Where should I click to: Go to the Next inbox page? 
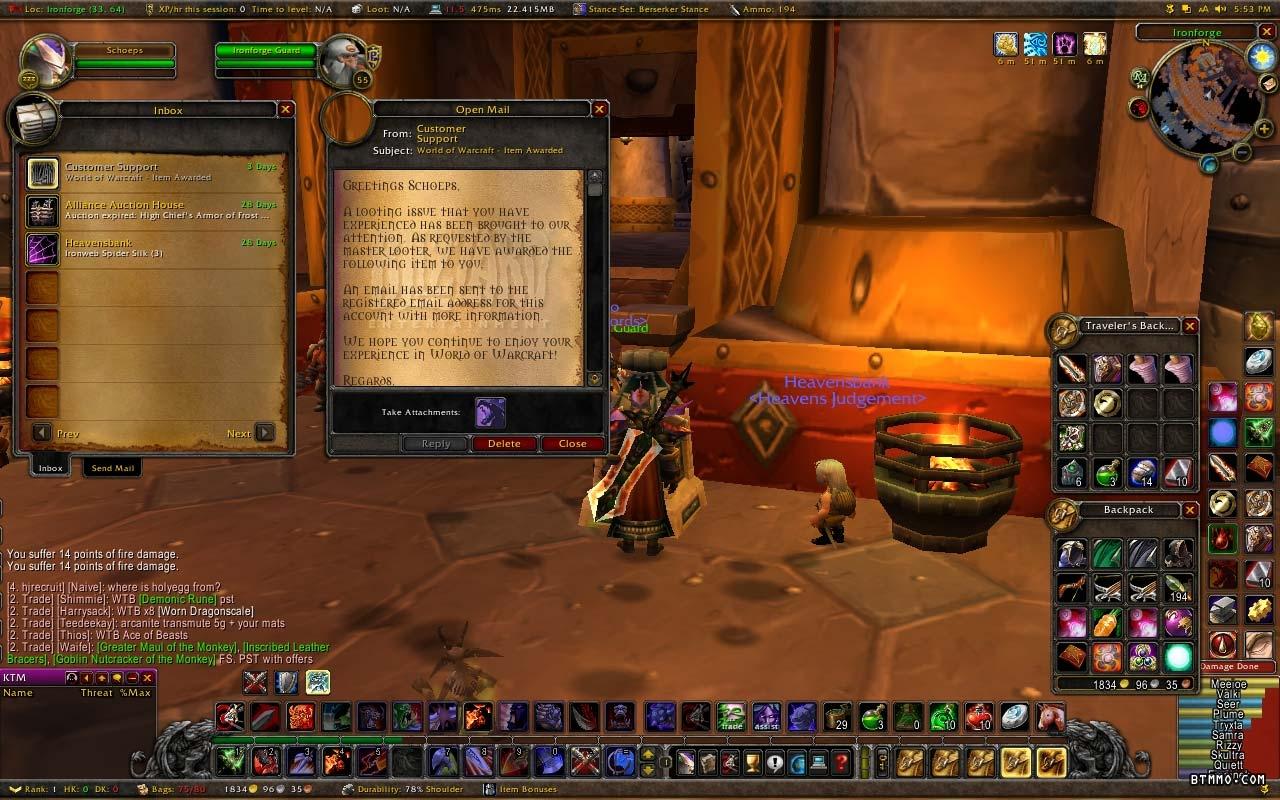[x=264, y=433]
